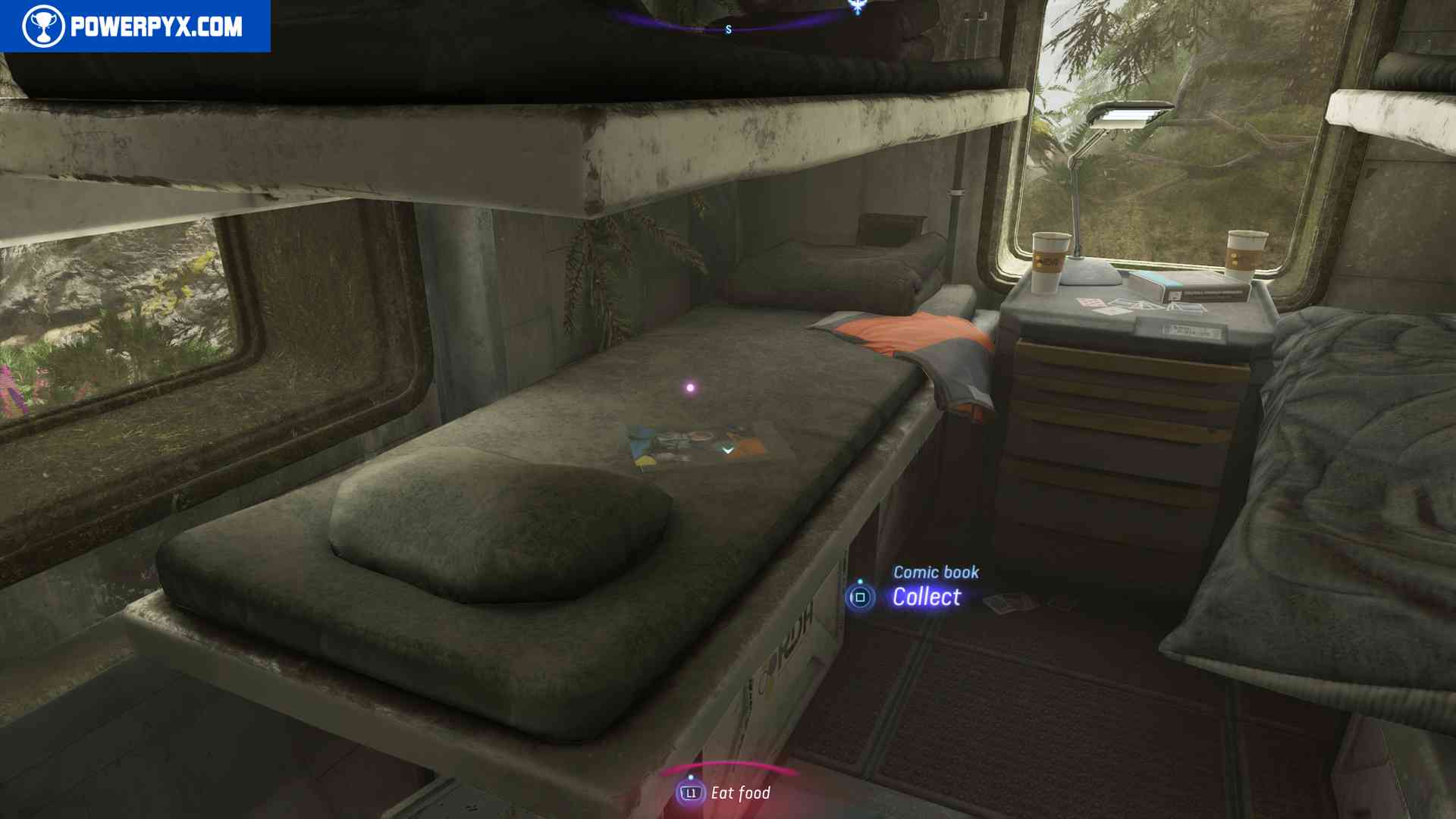This screenshot has width=1456, height=819.
Task: Collect the Comic book prompt
Action: click(x=925, y=597)
